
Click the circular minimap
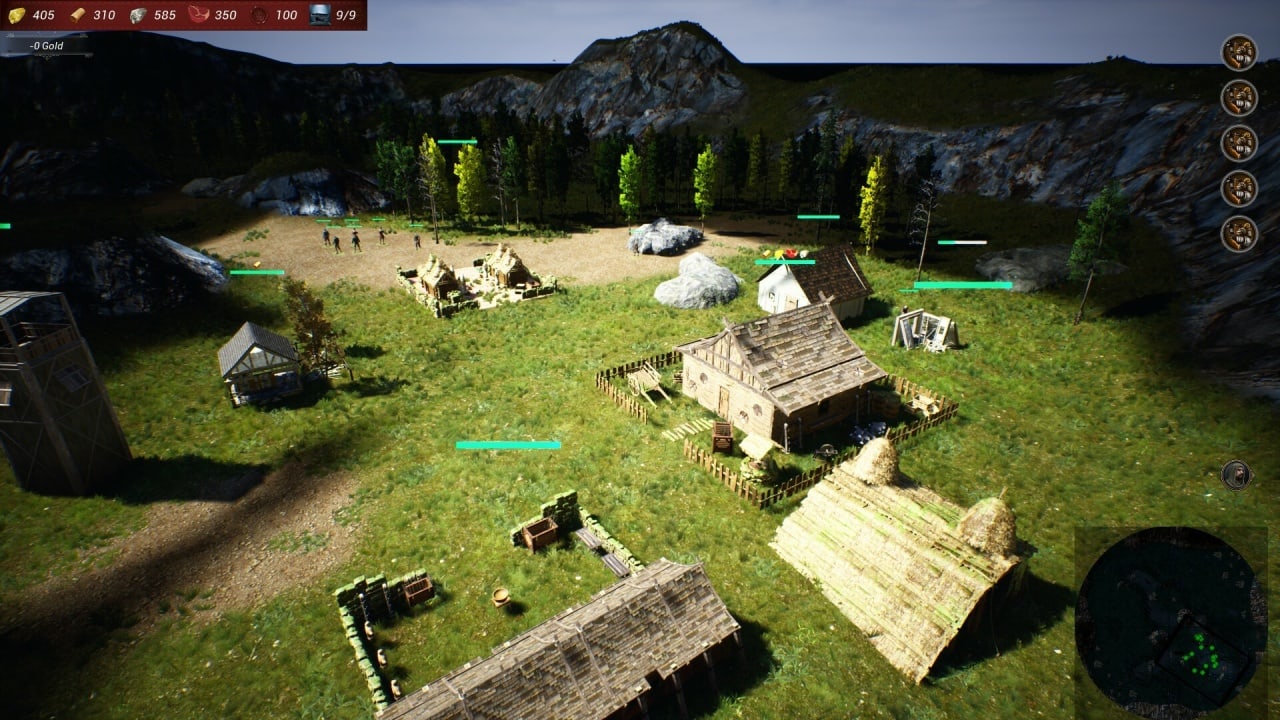coord(1171,620)
